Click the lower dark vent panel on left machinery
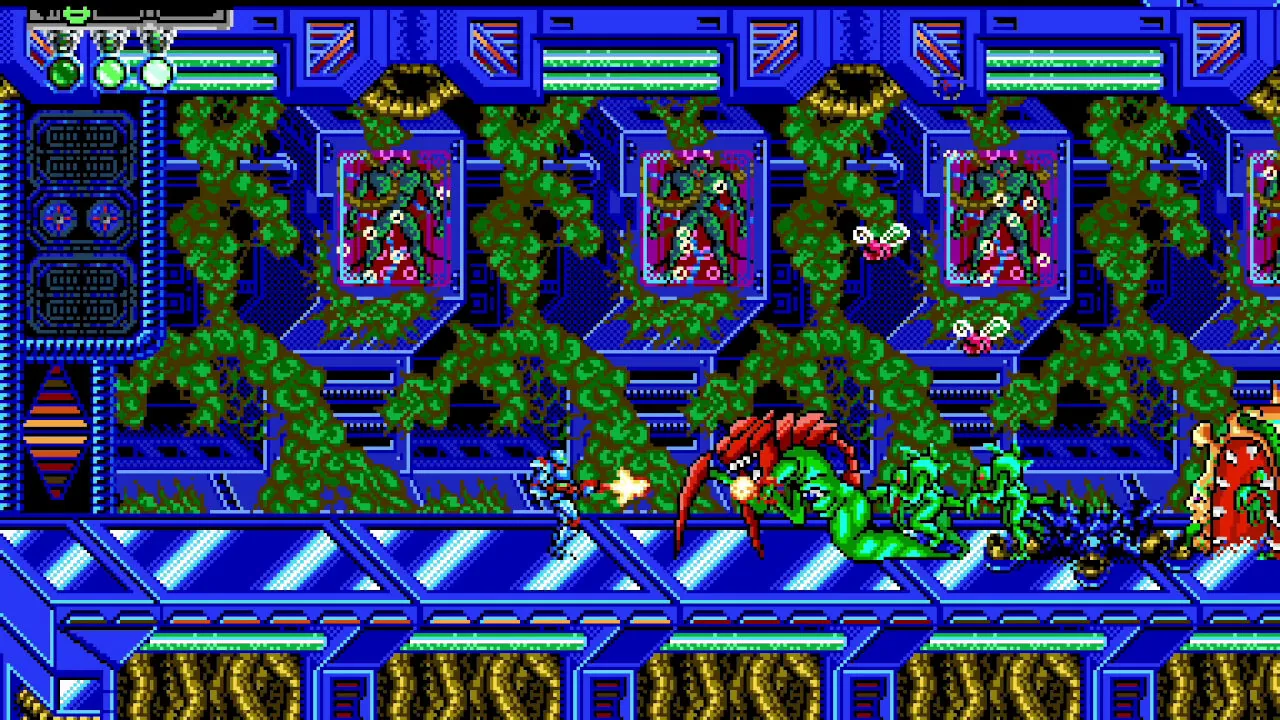This screenshot has width=1280, height=720. (82, 295)
